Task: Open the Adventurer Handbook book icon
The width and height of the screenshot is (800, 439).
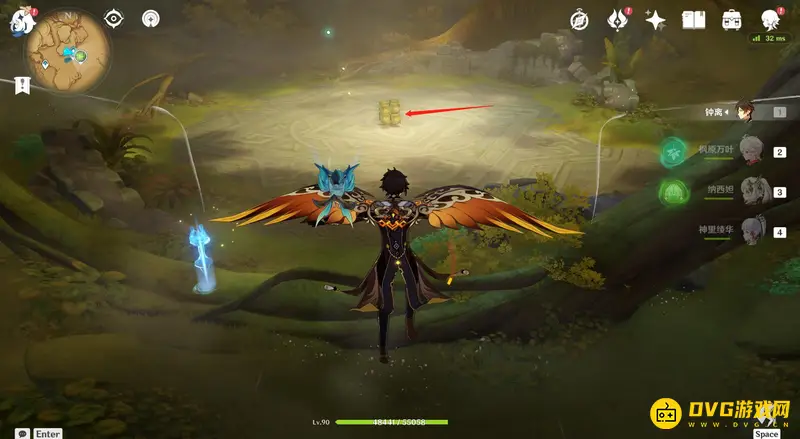Action: 694,19
